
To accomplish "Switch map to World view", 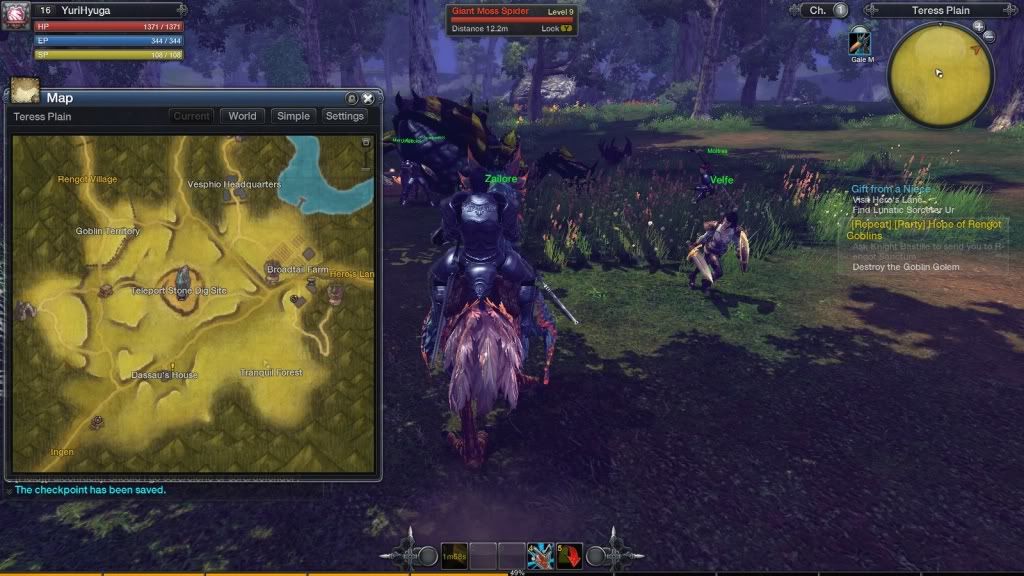I will click(242, 116).
